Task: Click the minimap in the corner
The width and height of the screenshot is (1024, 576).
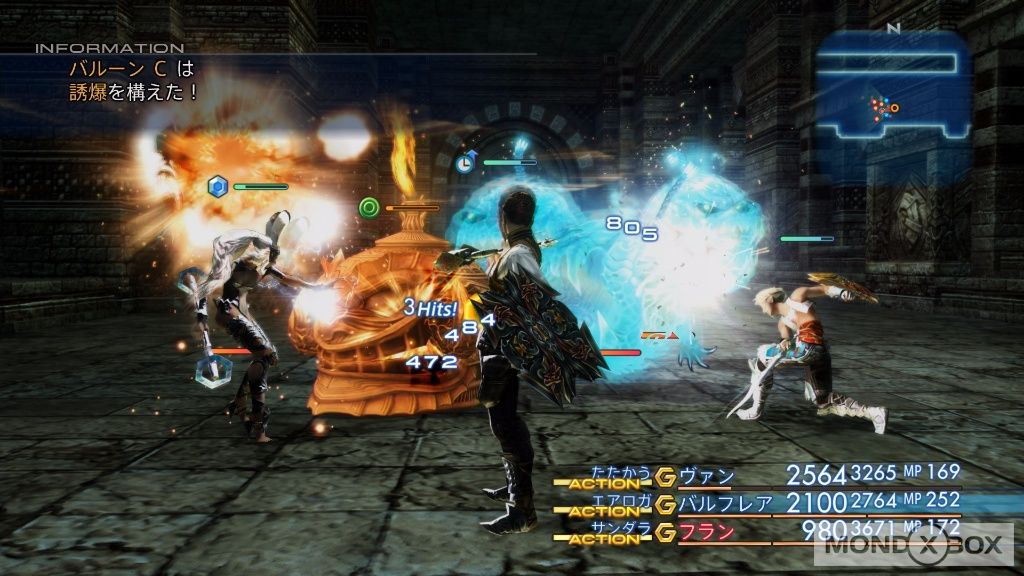Action: coord(892,88)
